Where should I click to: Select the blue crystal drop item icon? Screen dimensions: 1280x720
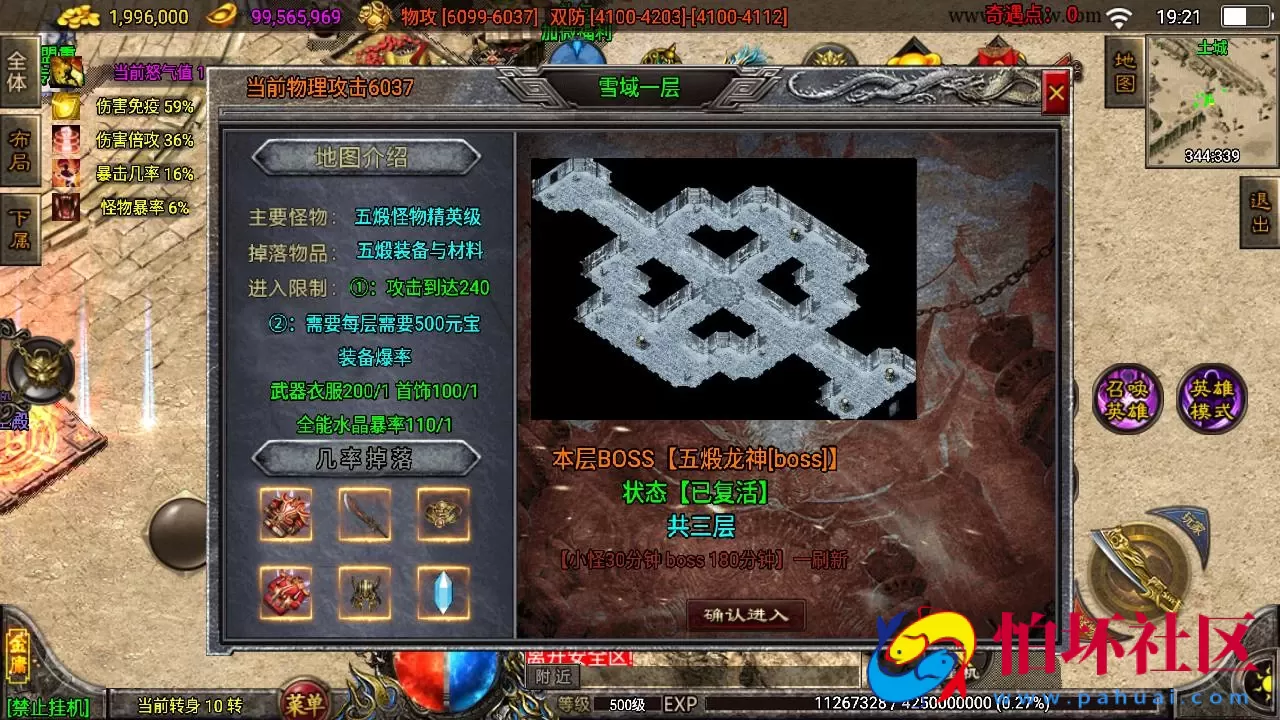point(443,592)
